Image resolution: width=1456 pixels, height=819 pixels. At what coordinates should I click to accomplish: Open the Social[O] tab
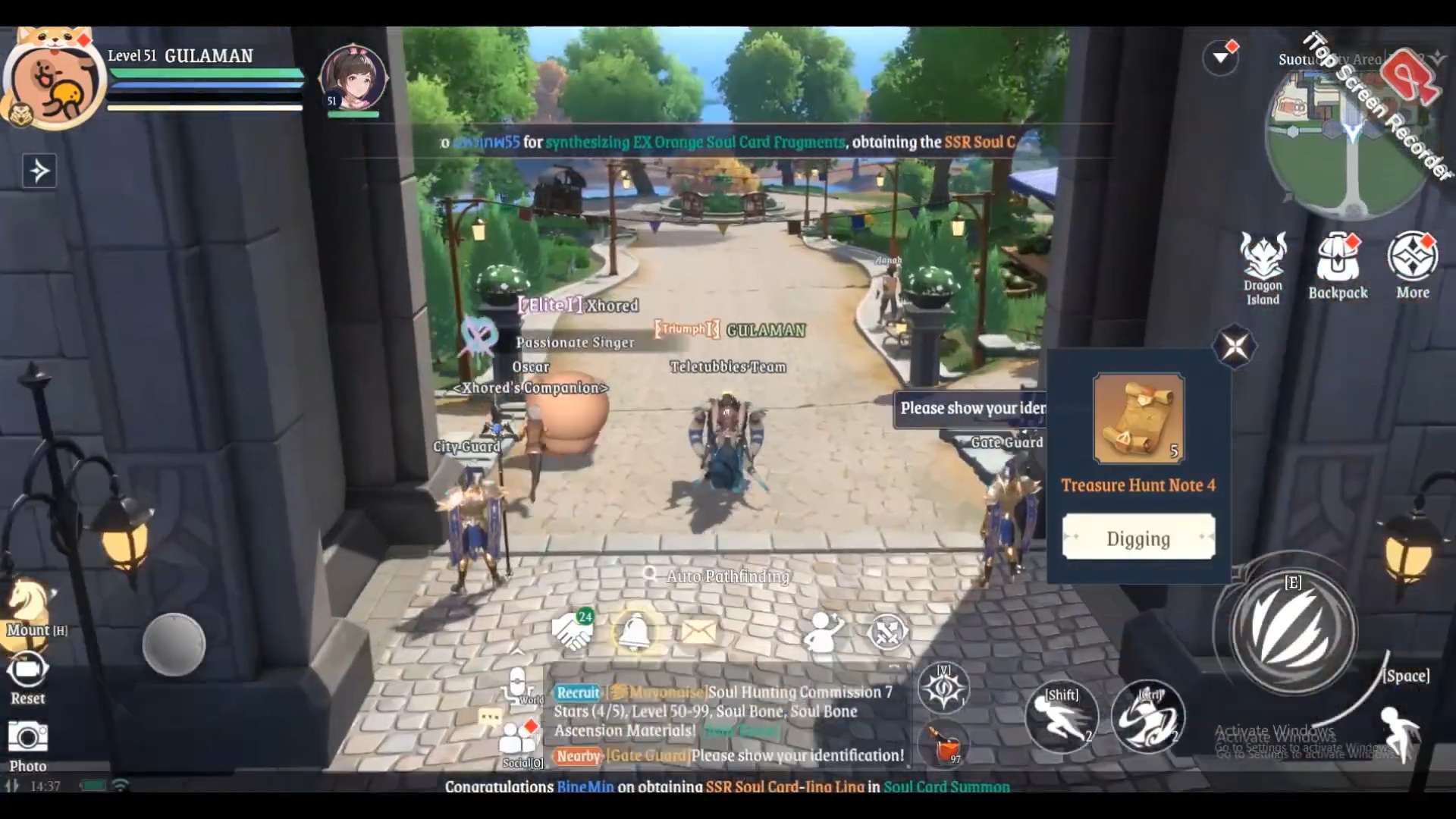[518, 739]
